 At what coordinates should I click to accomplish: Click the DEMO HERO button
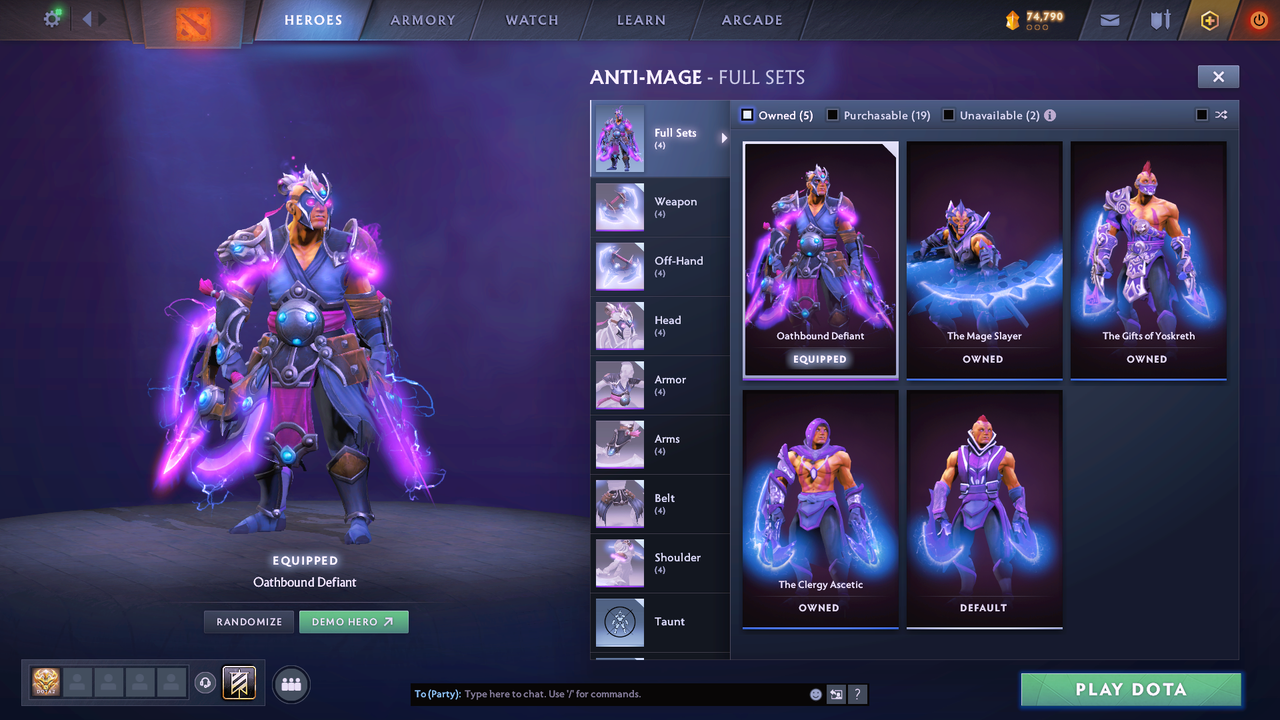(354, 621)
